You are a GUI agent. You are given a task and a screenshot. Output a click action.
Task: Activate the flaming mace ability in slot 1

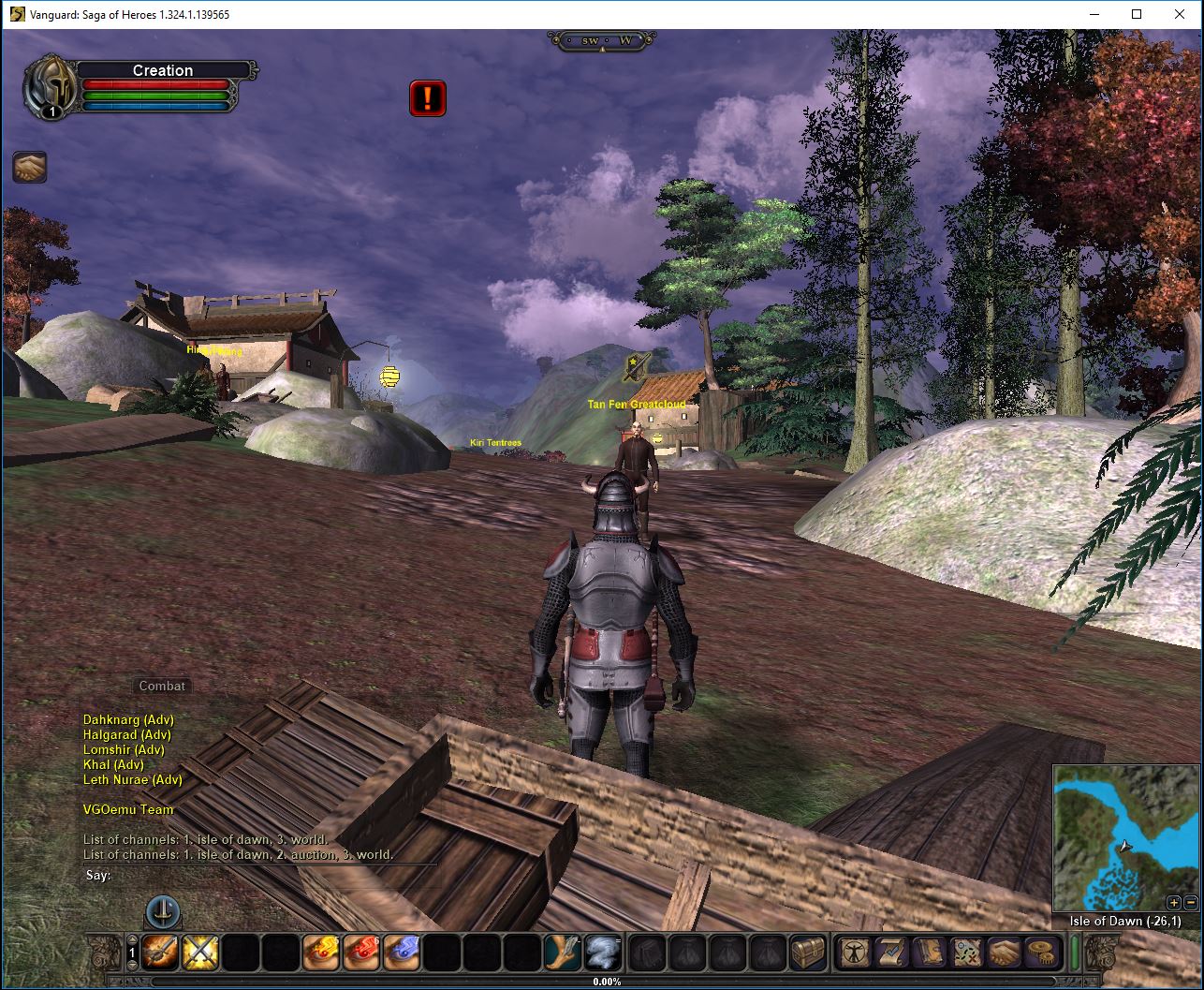(x=161, y=953)
